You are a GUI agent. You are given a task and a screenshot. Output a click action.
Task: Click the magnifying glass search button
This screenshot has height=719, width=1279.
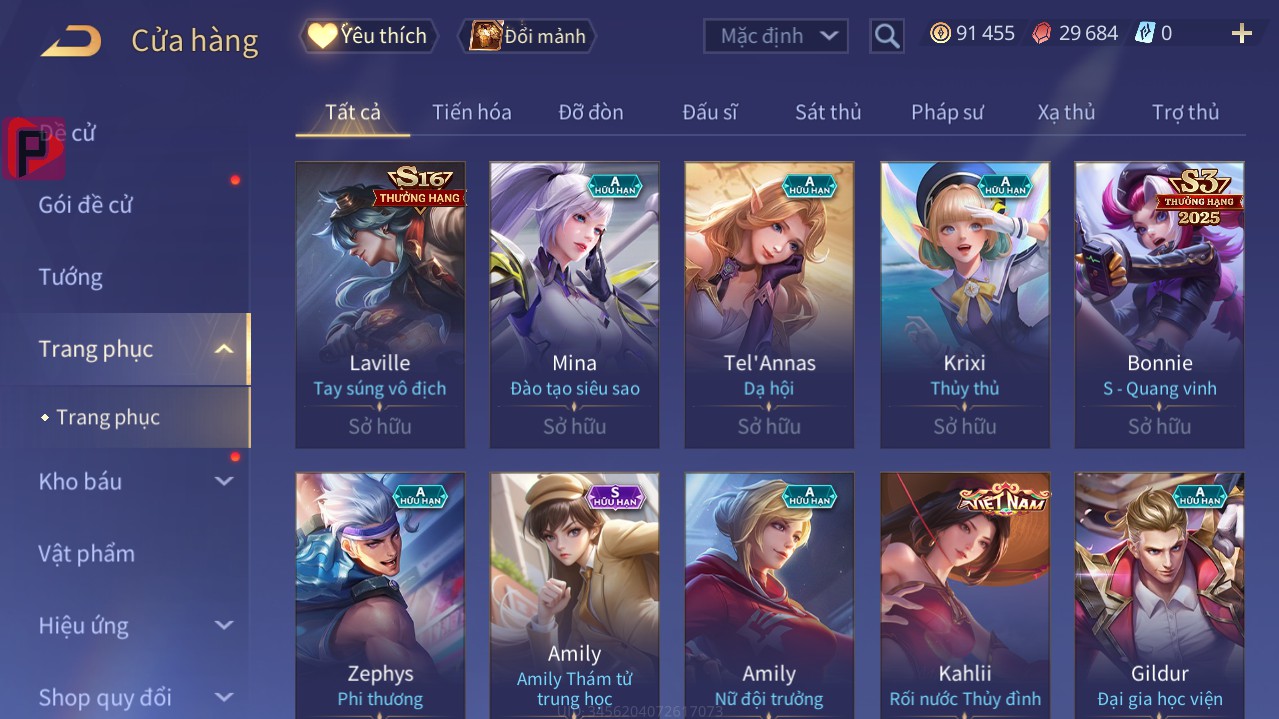(887, 36)
